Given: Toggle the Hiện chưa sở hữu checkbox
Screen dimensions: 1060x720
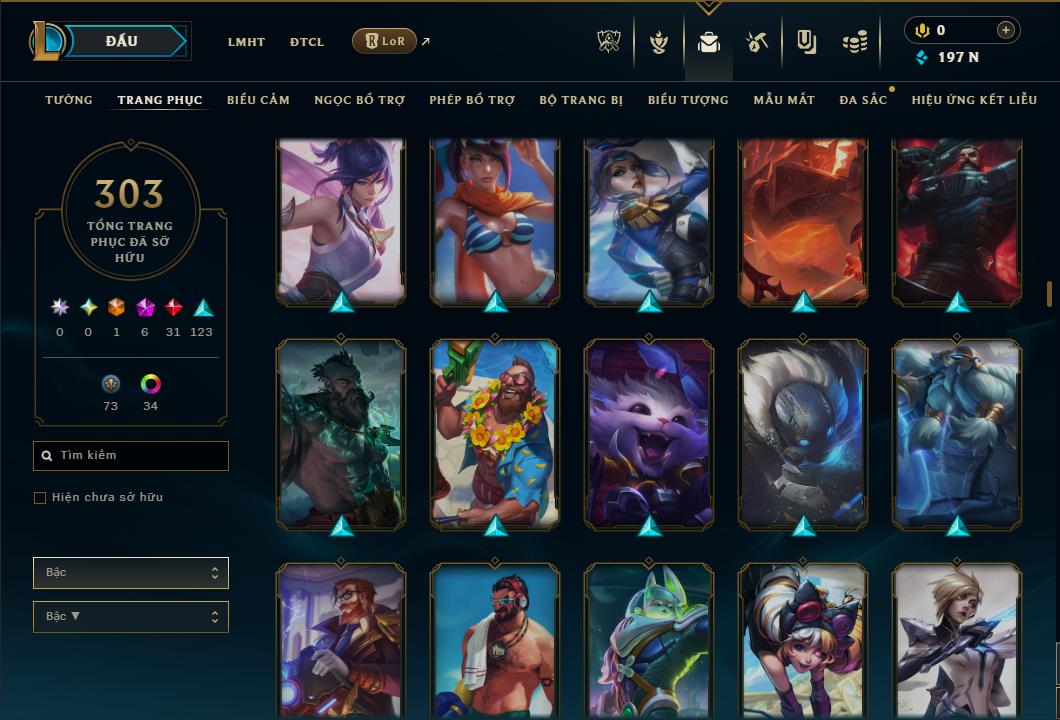Looking at the screenshot, I should click(40, 498).
